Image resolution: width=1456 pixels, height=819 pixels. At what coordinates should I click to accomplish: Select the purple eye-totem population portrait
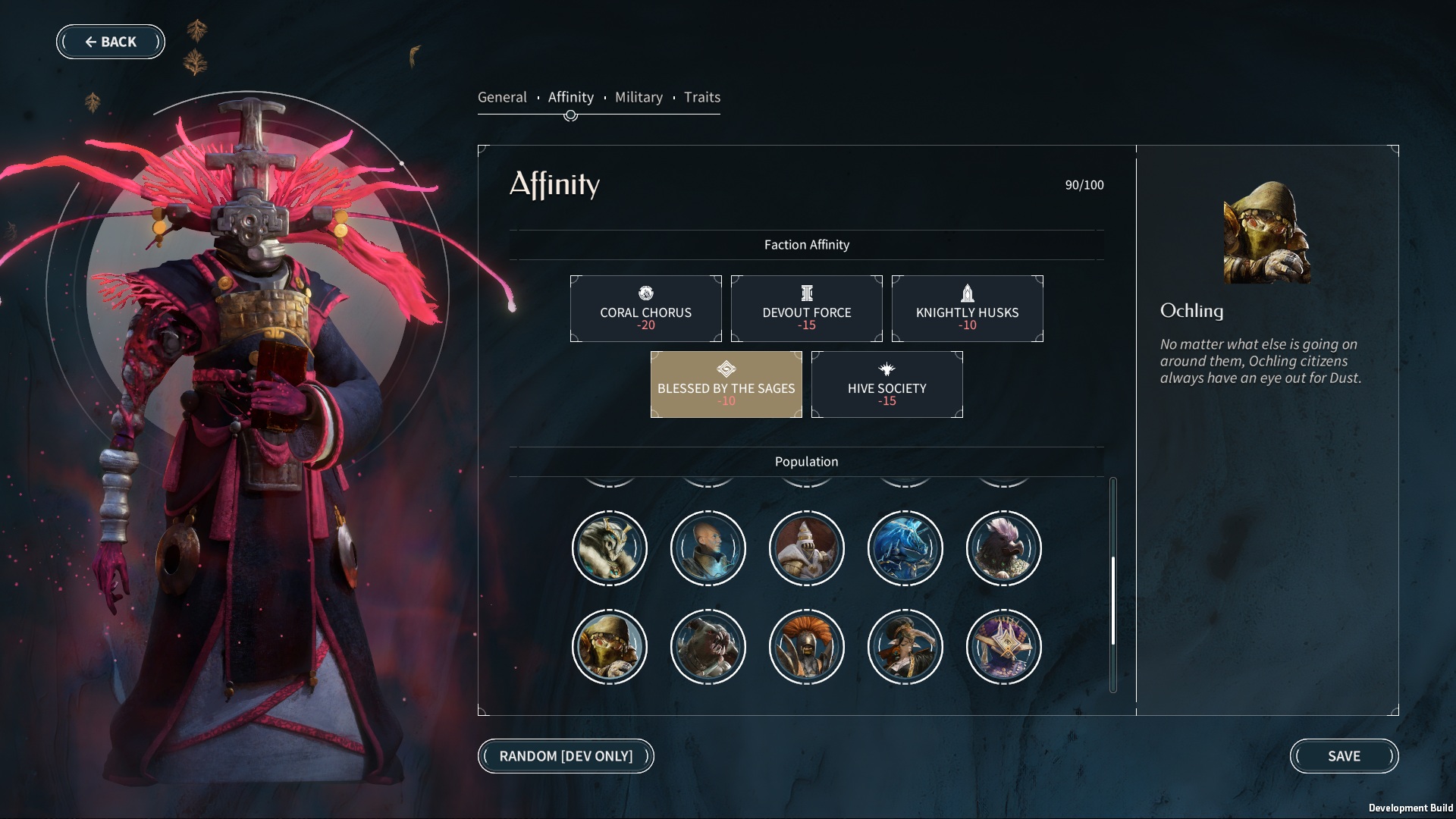tap(1004, 647)
